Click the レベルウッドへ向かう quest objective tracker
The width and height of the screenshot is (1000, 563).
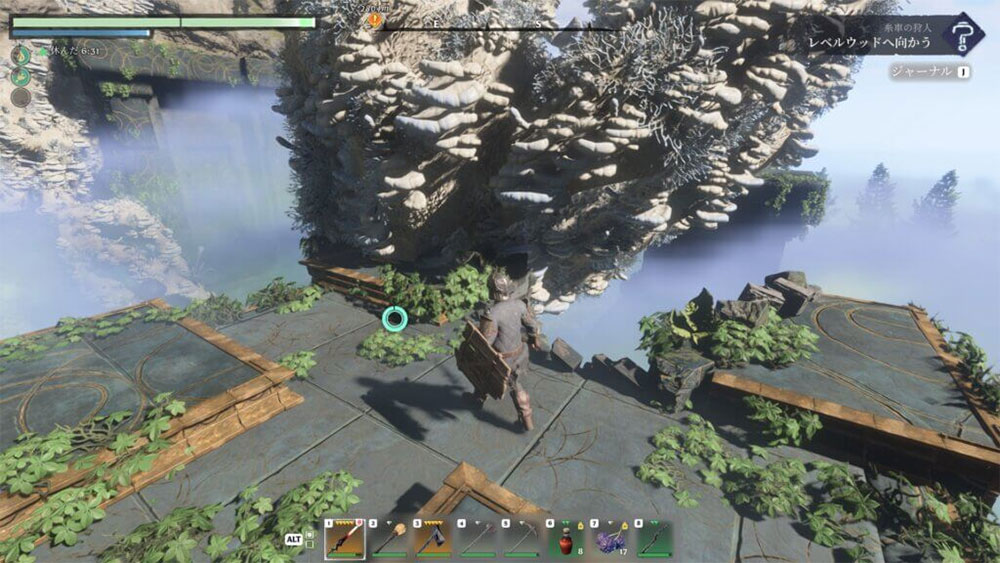point(870,44)
